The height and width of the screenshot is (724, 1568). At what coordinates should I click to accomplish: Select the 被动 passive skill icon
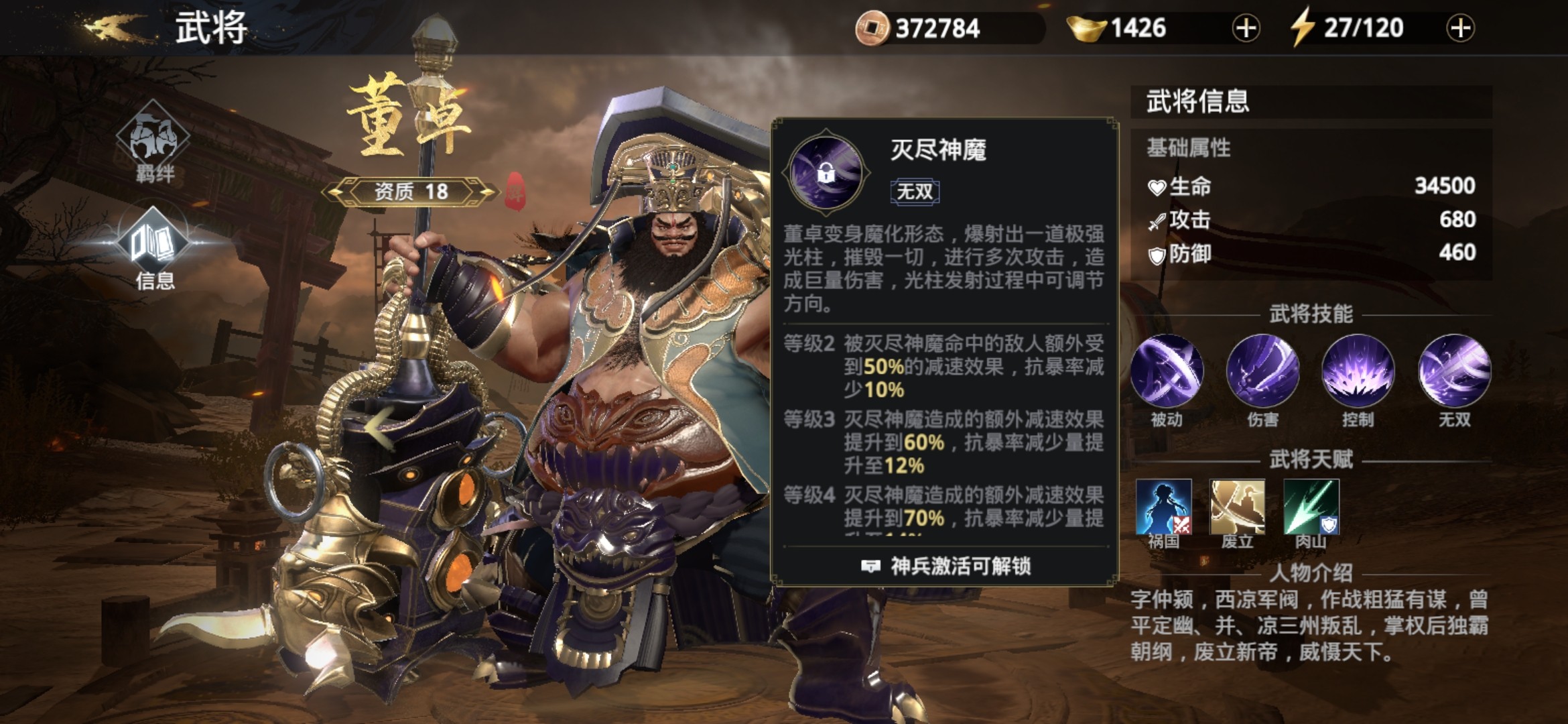point(1167,371)
